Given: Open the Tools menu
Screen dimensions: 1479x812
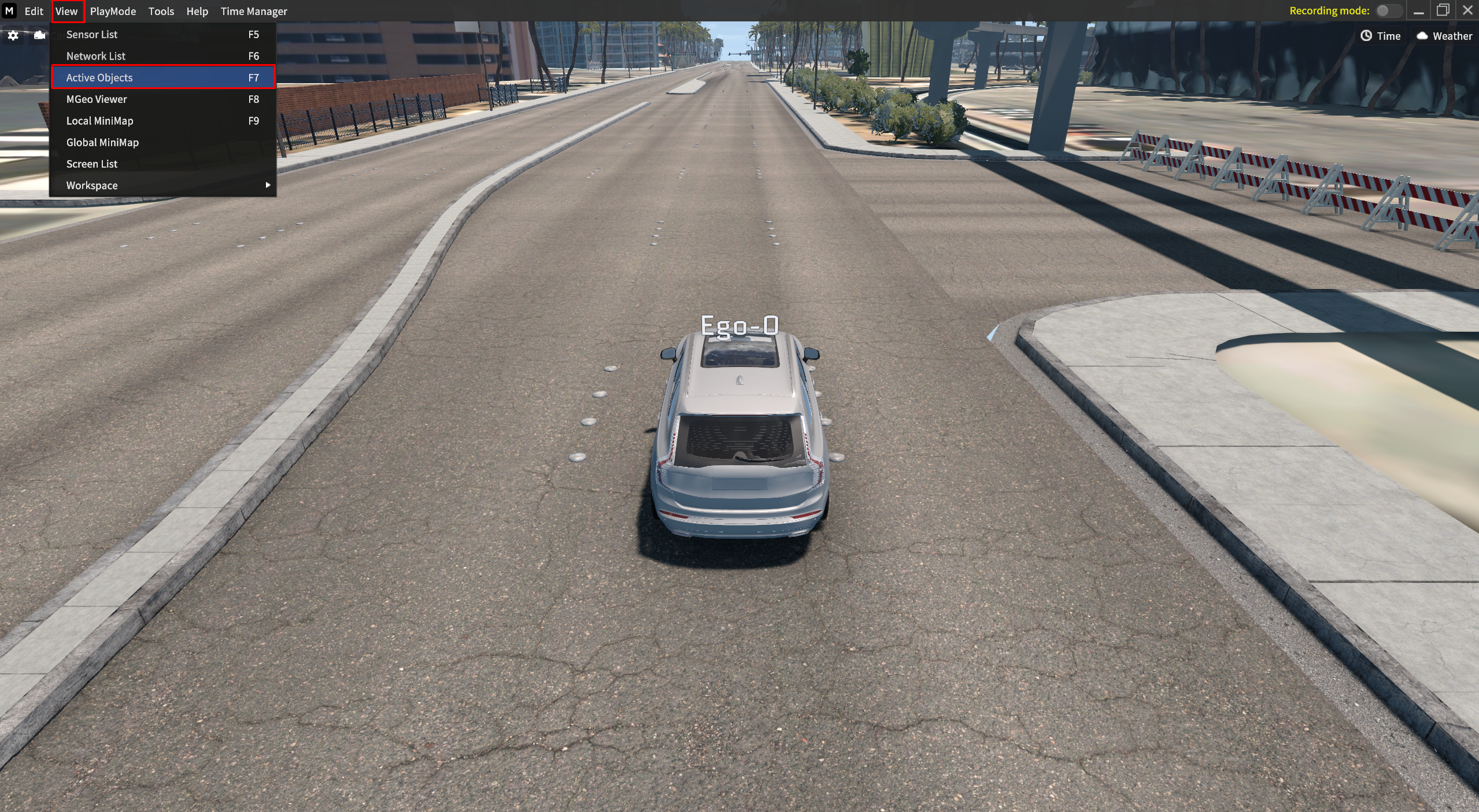Looking at the screenshot, I should tap(161, 11).
